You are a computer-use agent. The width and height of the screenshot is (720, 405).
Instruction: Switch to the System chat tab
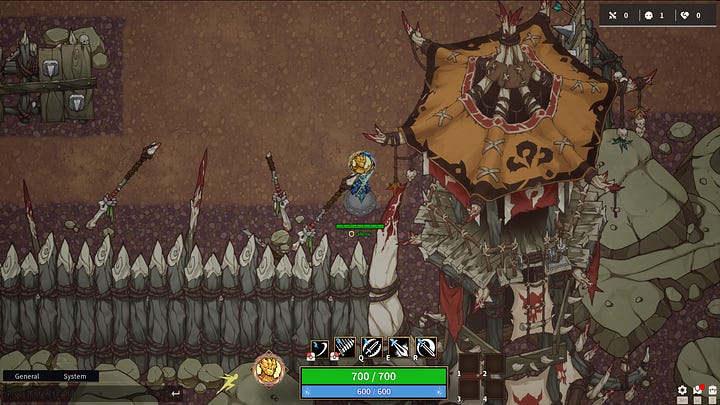click(75, 377)
